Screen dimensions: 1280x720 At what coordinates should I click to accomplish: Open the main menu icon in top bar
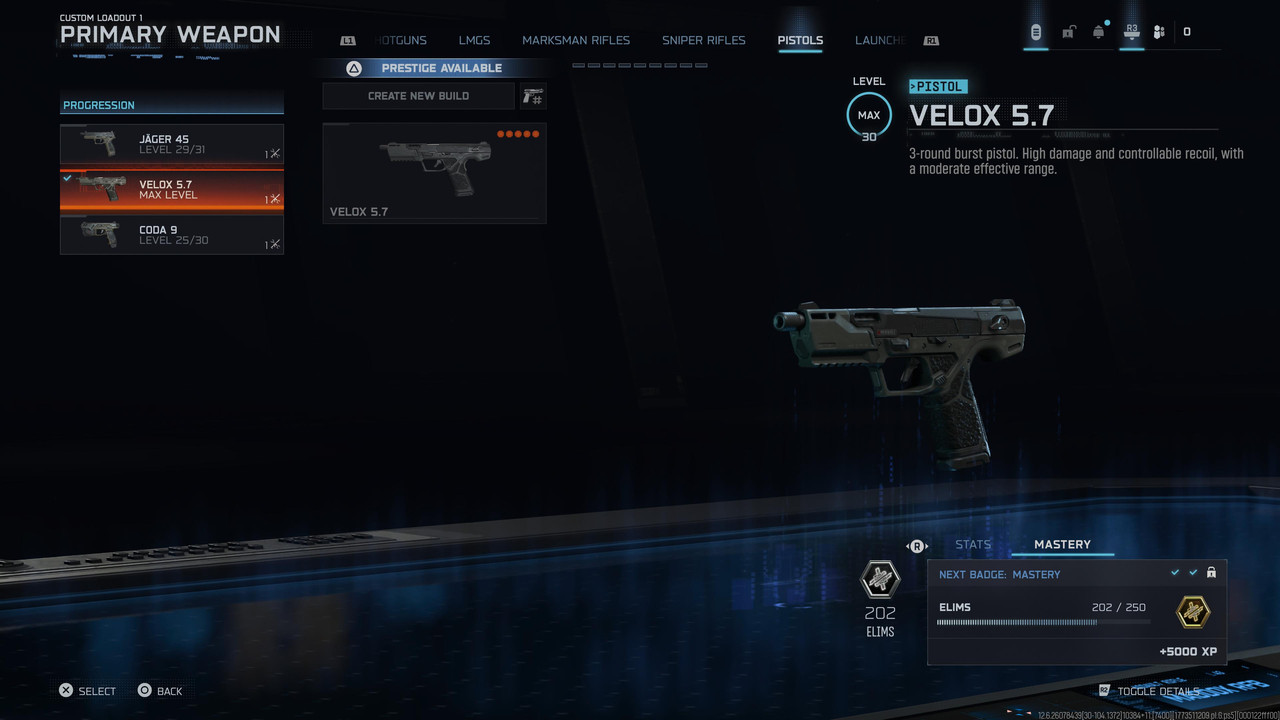[1036, 32]
